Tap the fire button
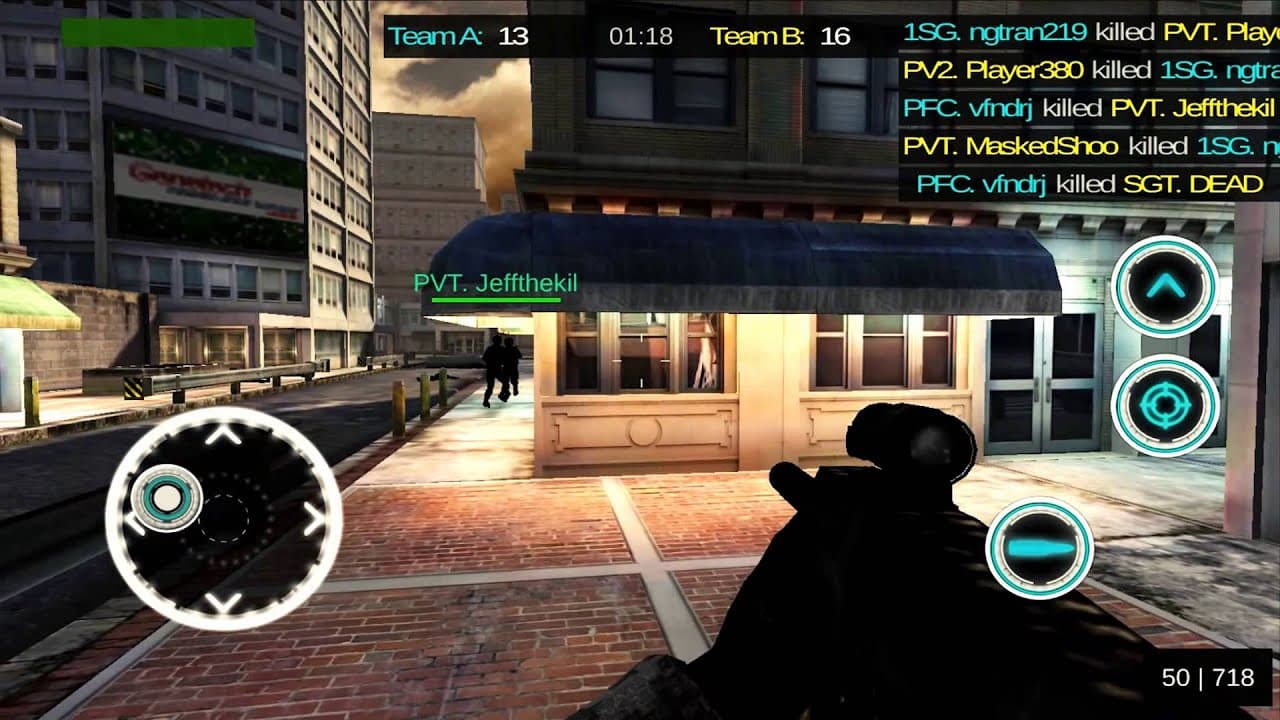The width and height of the screenshot is (1280, 720). point(1038,546)
